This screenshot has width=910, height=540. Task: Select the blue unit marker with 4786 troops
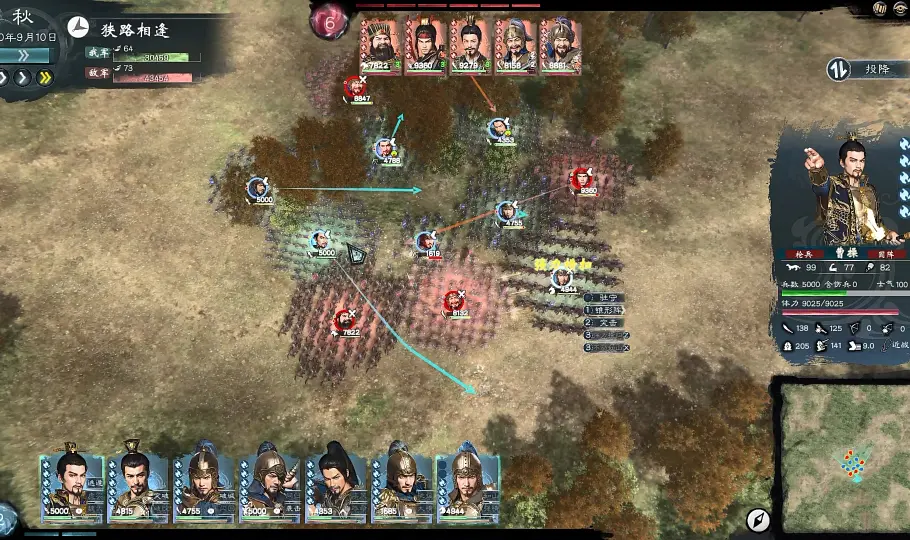[387, 150]
